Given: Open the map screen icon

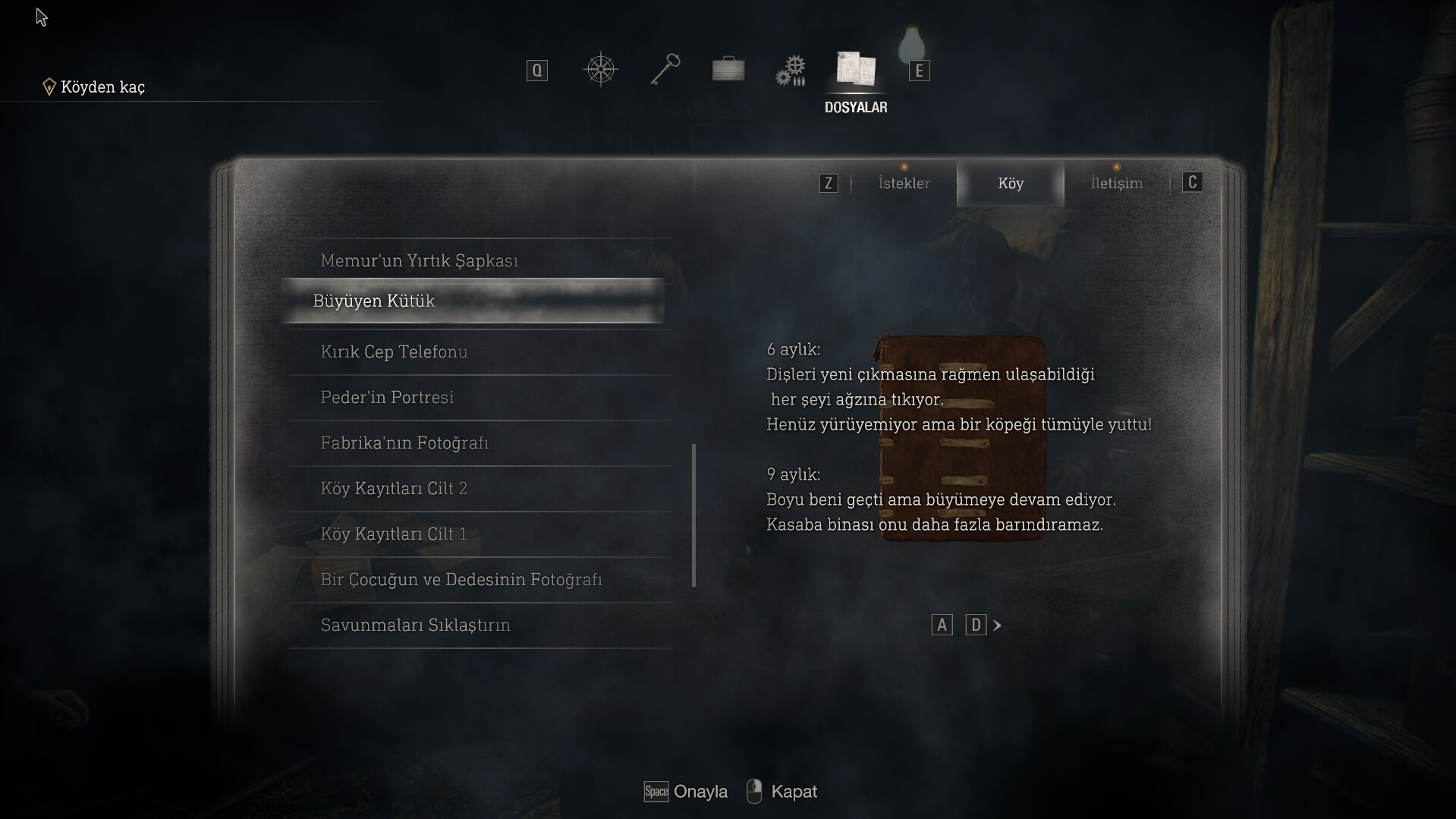Looking at the screenshot, I should 600,68.
